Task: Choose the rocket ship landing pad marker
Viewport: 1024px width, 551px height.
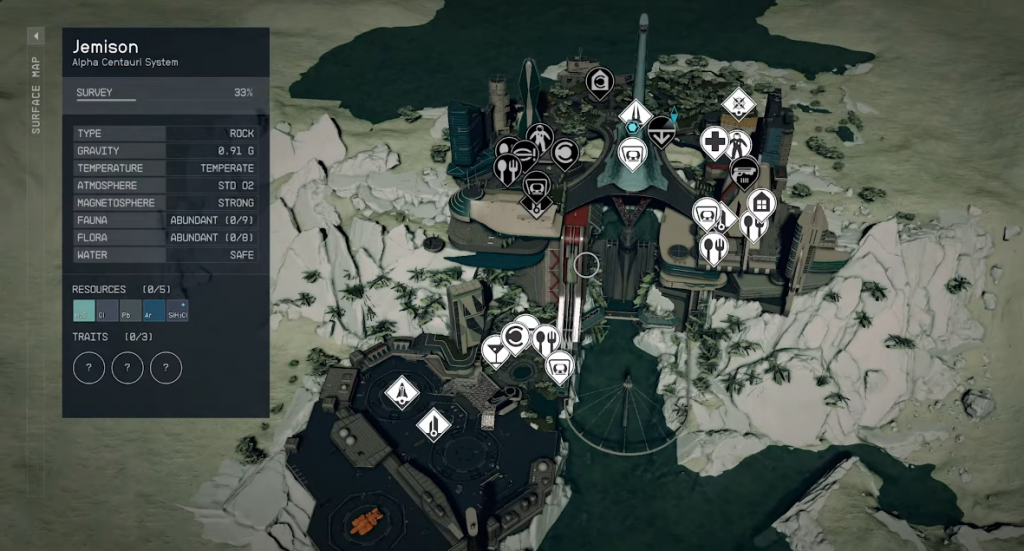Action: [401, 391]
